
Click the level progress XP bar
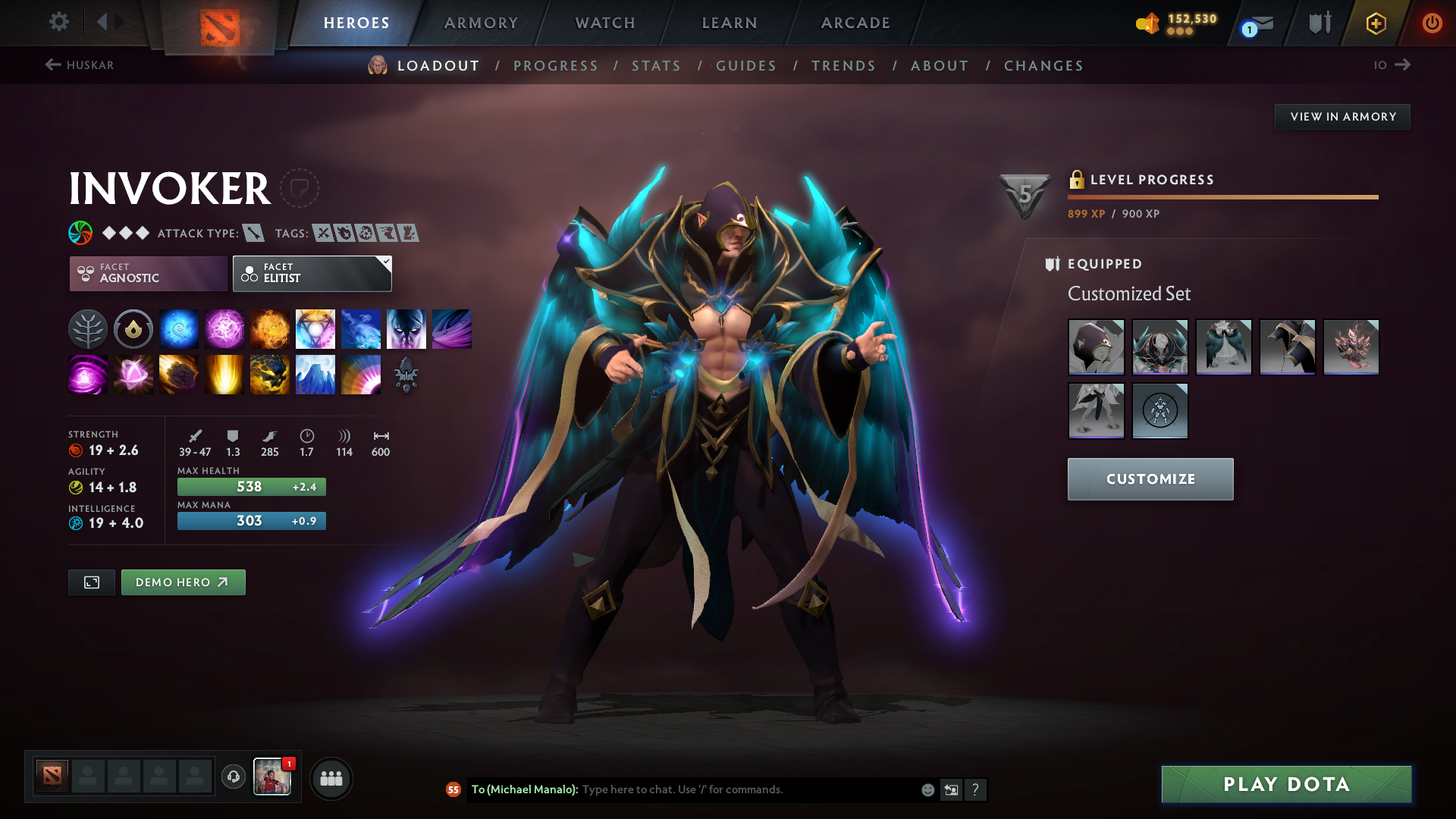click(x=1222, y=196)
